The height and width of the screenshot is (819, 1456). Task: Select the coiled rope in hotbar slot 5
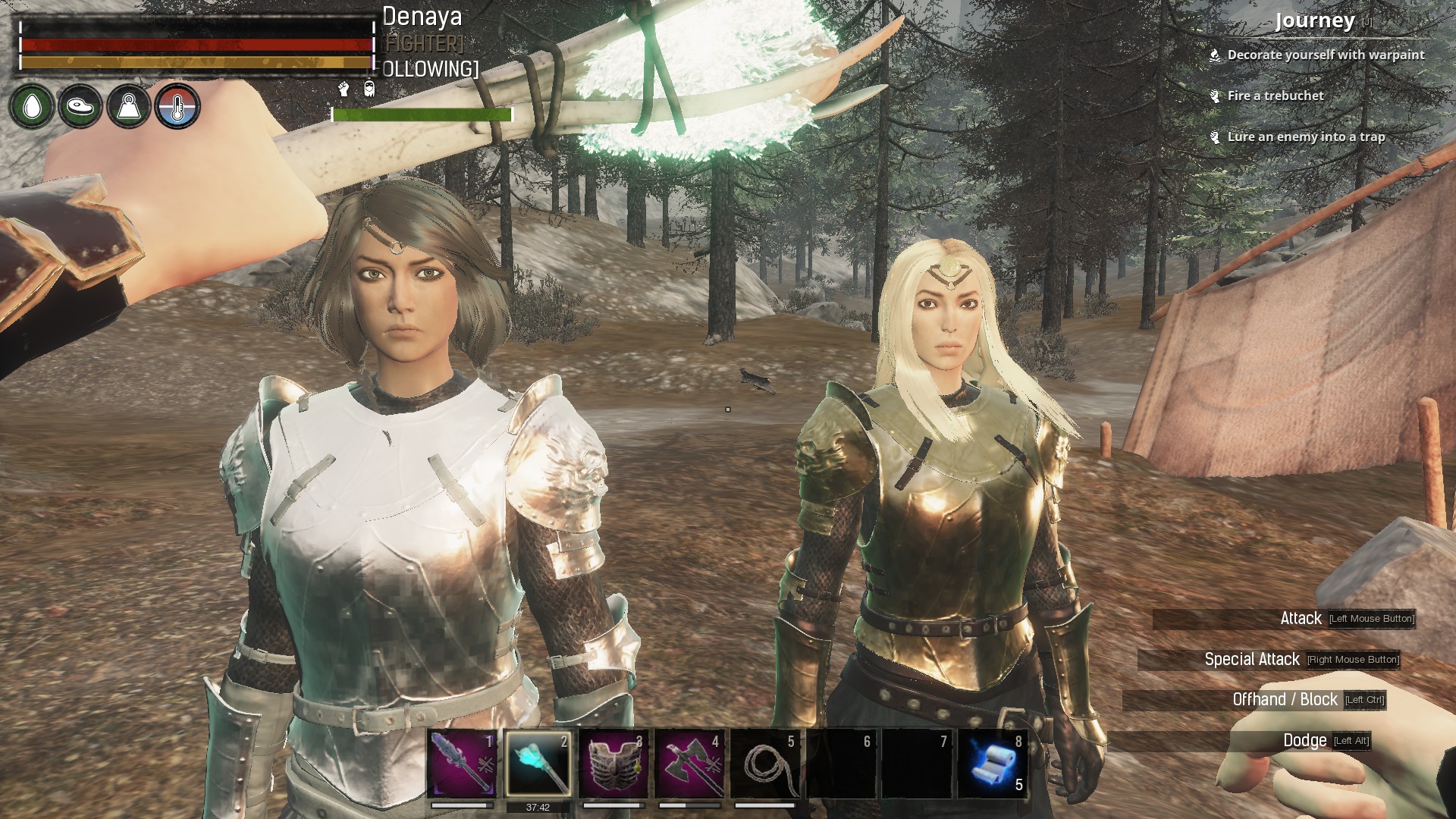click(x=765, y=764)
